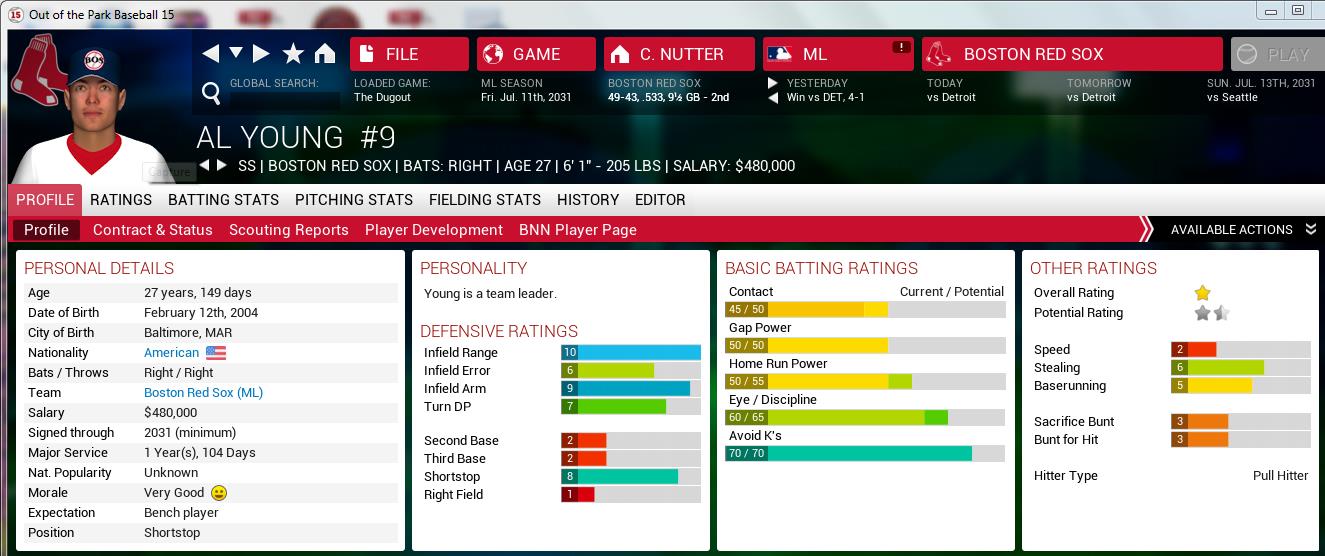1325x556 pixels.
Task: Open the BOSTON RED SOX team menu
Action: [x=1071, y=54]
